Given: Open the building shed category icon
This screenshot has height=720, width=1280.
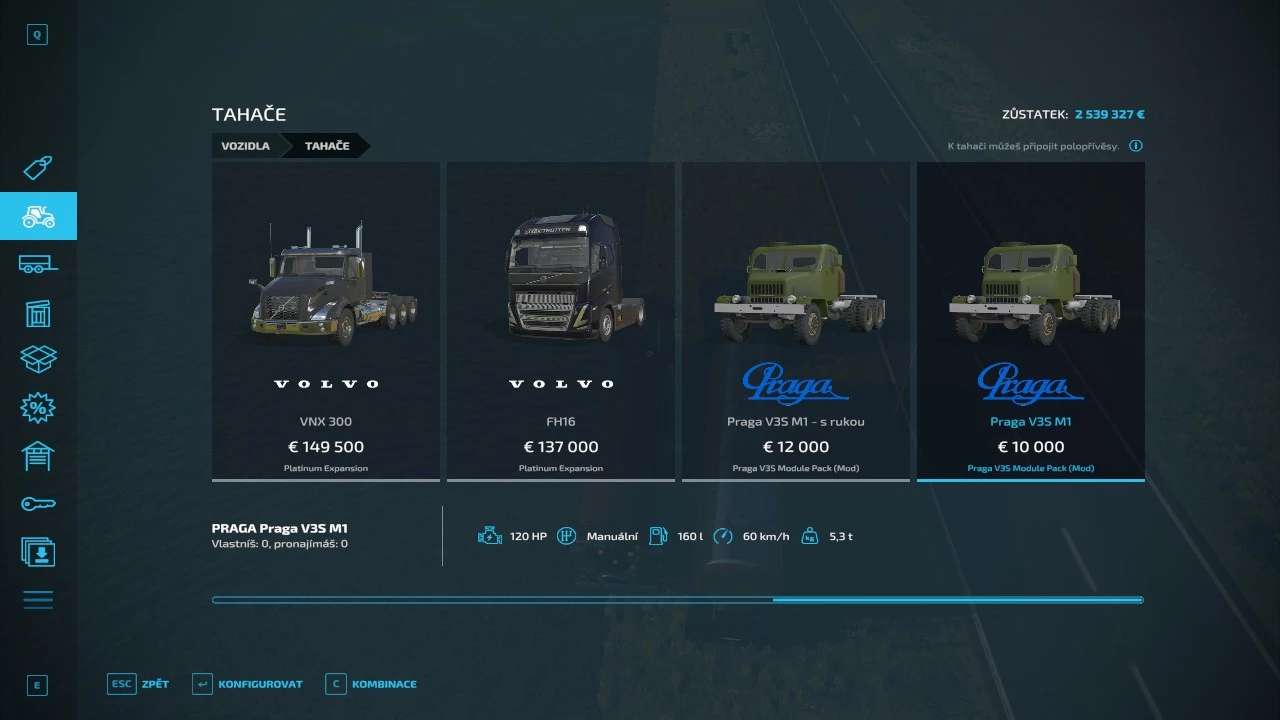Looking at the screenshot, I should click(38, 313).
